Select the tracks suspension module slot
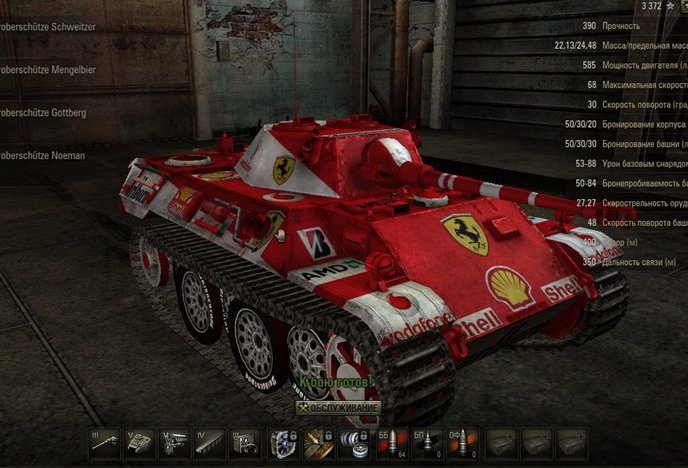Viewport: 688px width, 468px height. 210,443
